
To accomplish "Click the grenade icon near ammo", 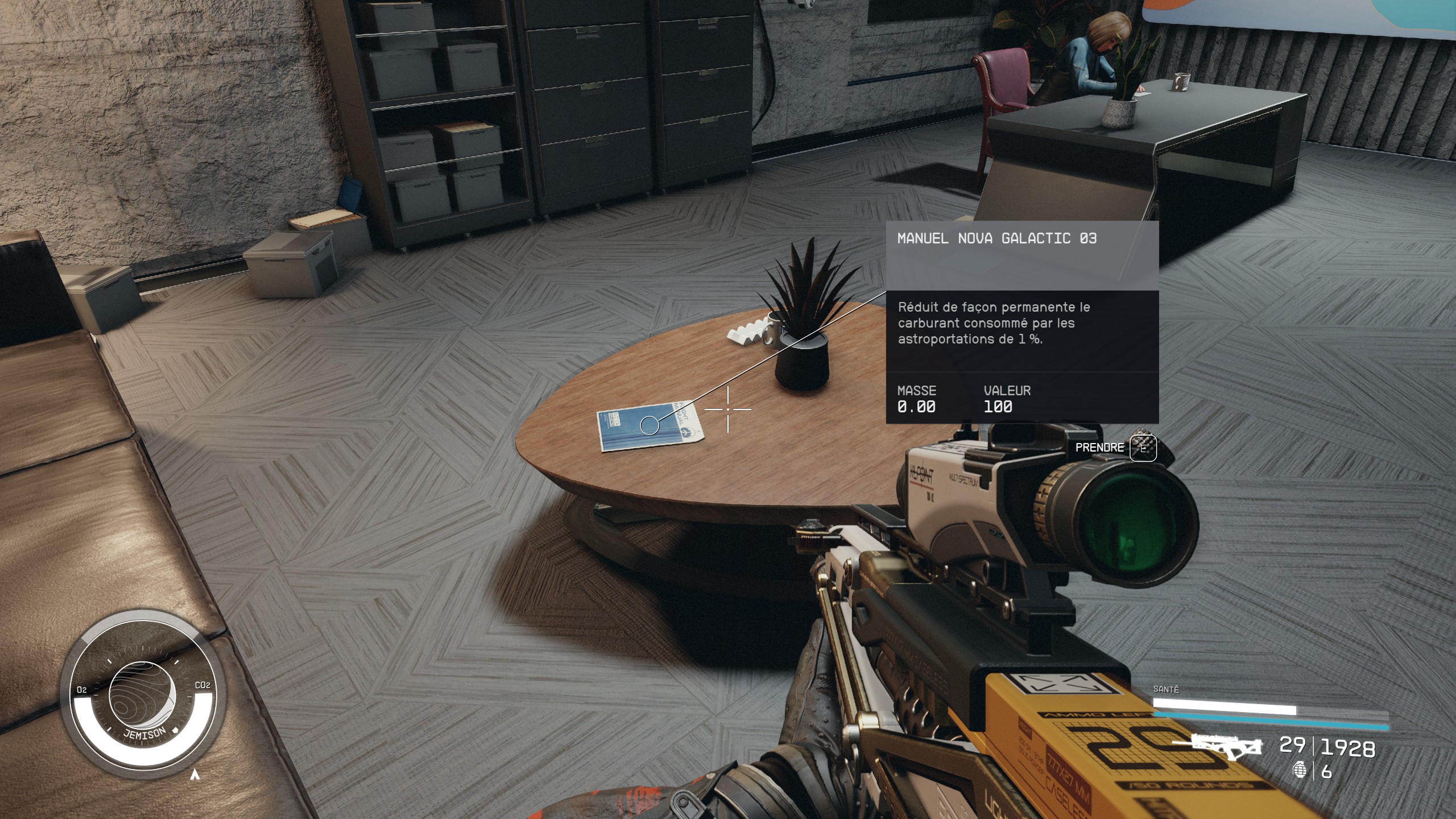I will pos(1299,770).
